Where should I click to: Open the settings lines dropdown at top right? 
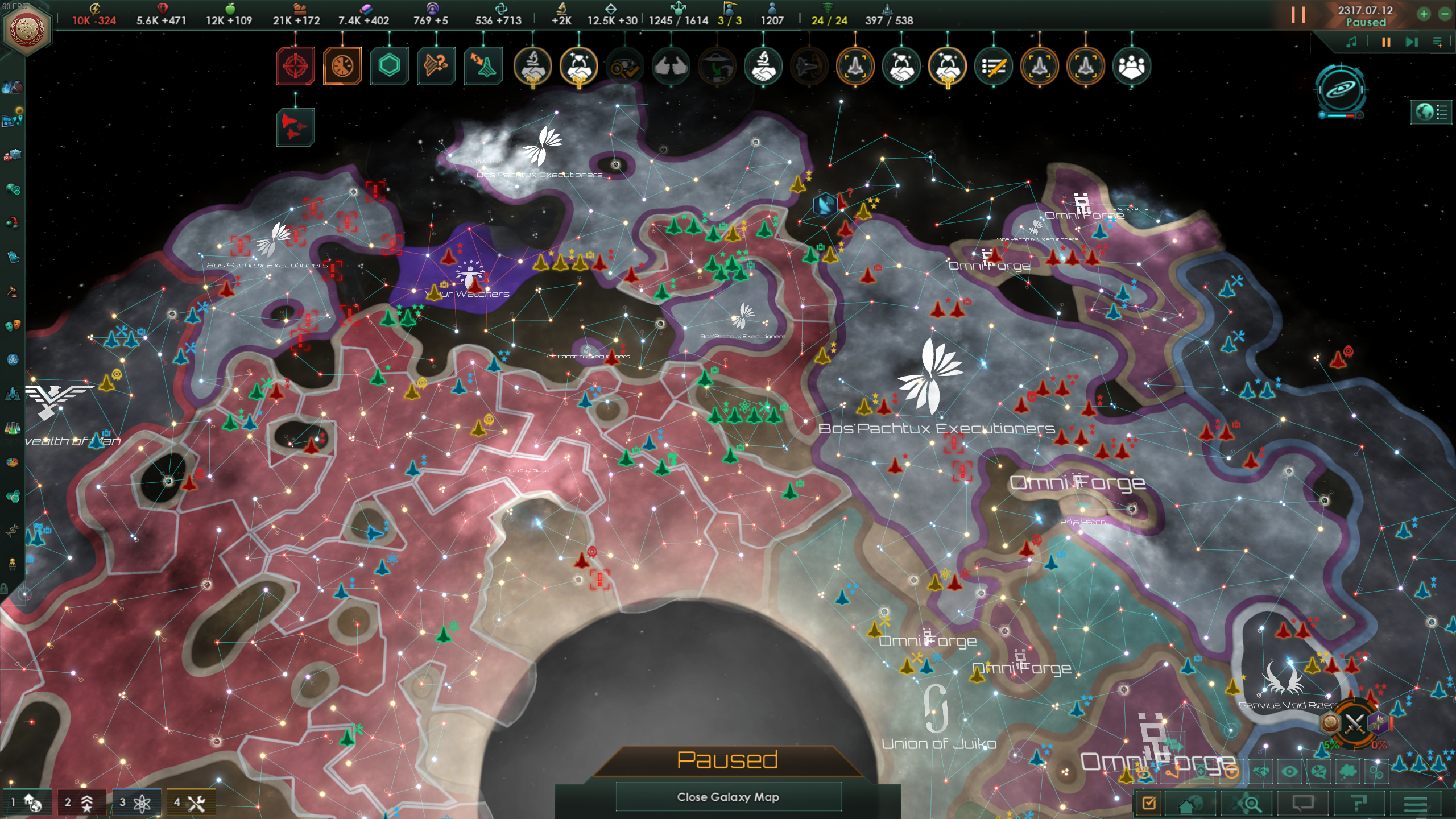tap(1438, 42)
